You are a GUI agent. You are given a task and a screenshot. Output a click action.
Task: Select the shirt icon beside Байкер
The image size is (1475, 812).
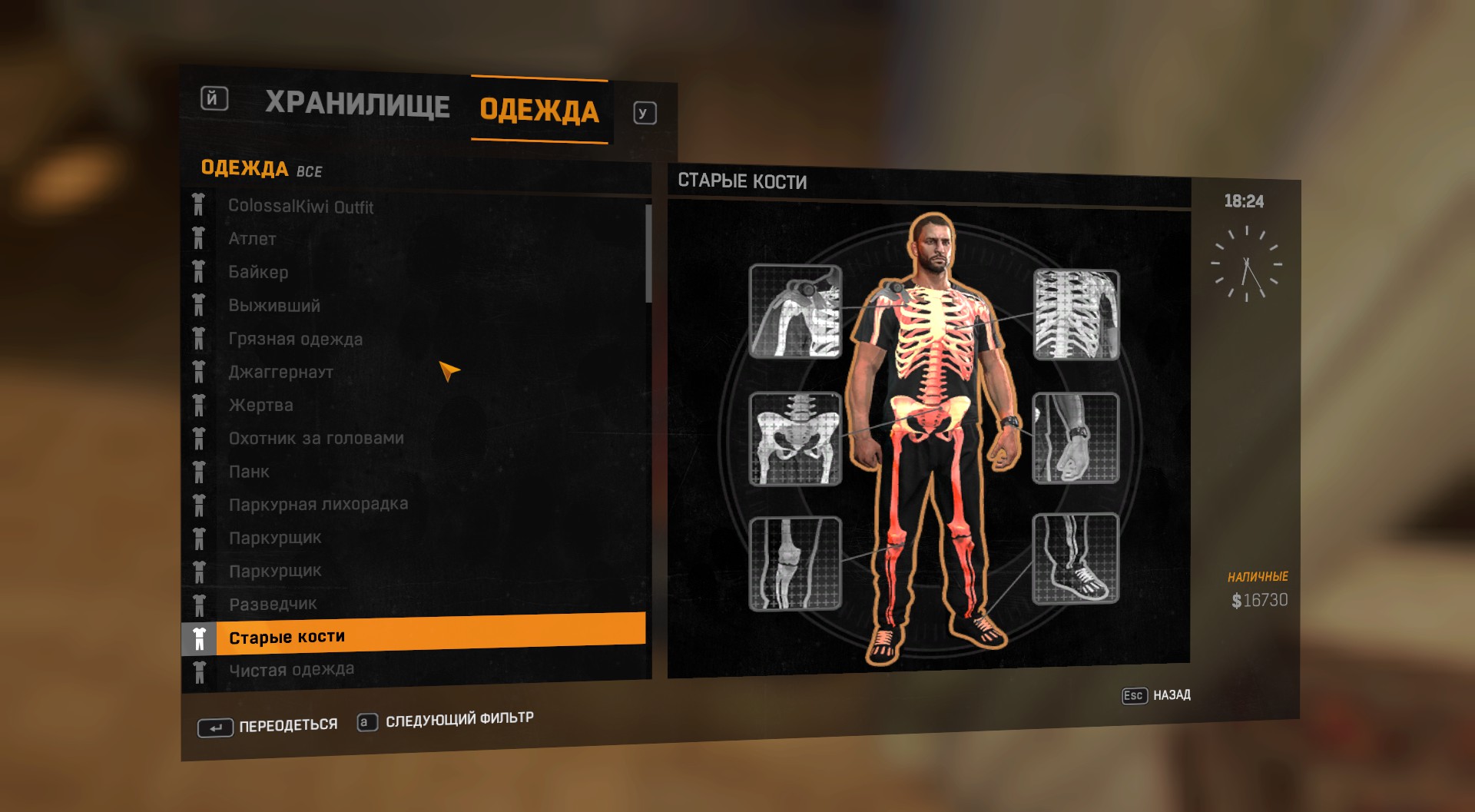(200, 272)
